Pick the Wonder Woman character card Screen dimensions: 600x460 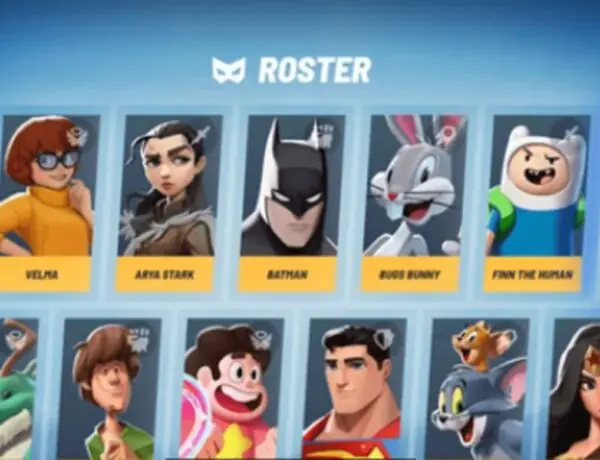(578, 390)
